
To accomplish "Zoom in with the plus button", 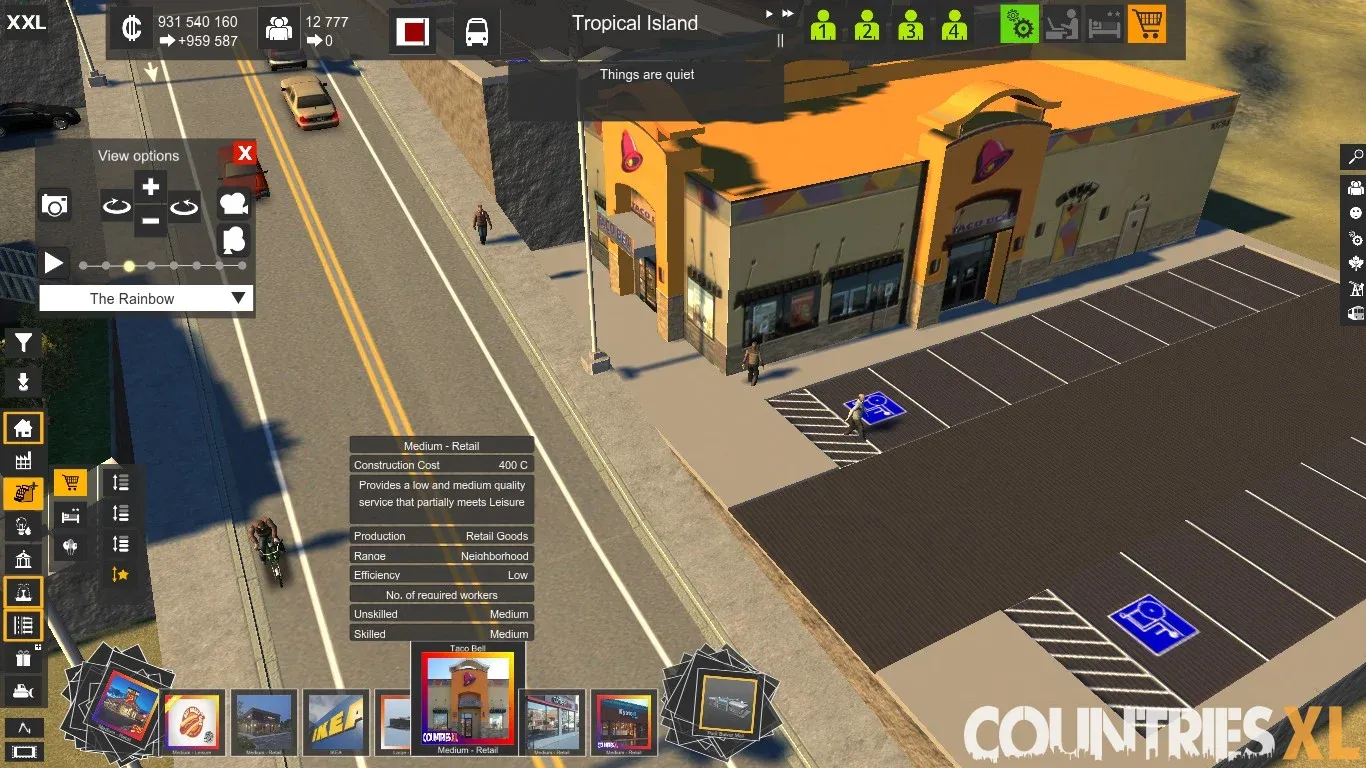I will click(x=151, y=187).
